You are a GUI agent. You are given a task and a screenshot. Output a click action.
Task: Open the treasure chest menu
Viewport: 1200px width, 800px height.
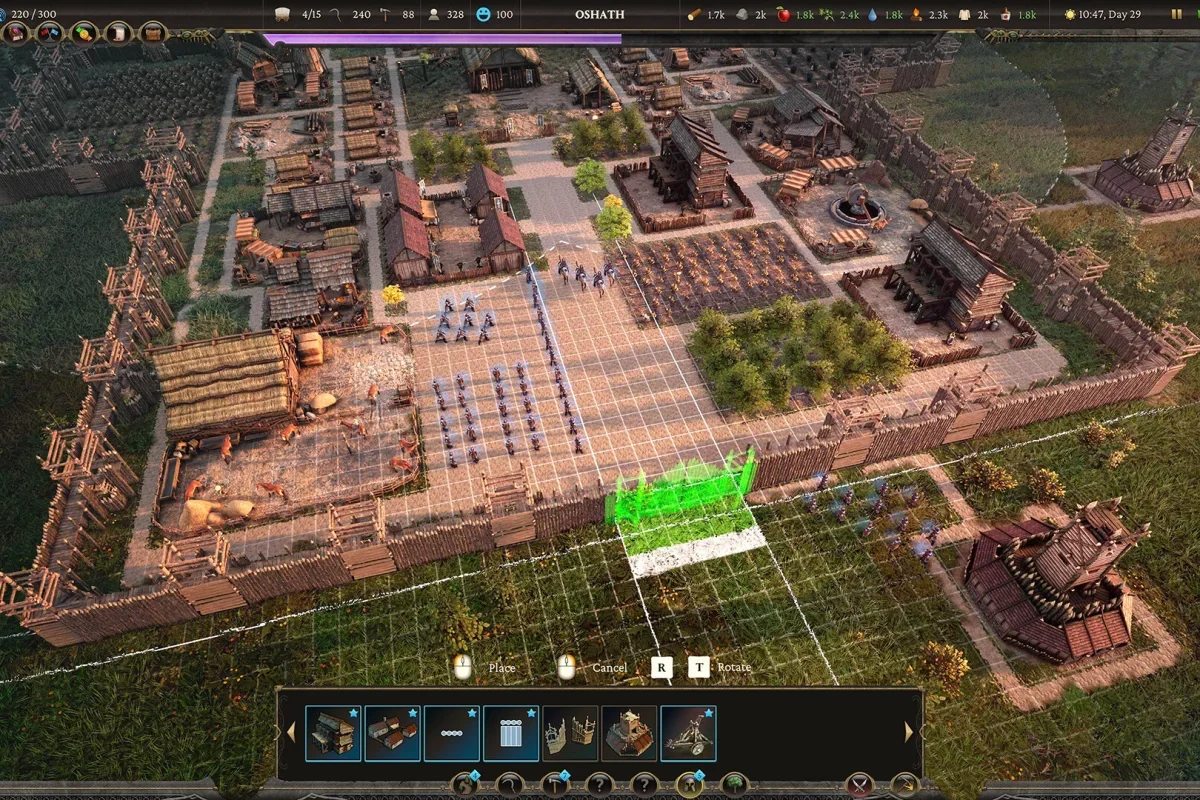click(153, 33)
